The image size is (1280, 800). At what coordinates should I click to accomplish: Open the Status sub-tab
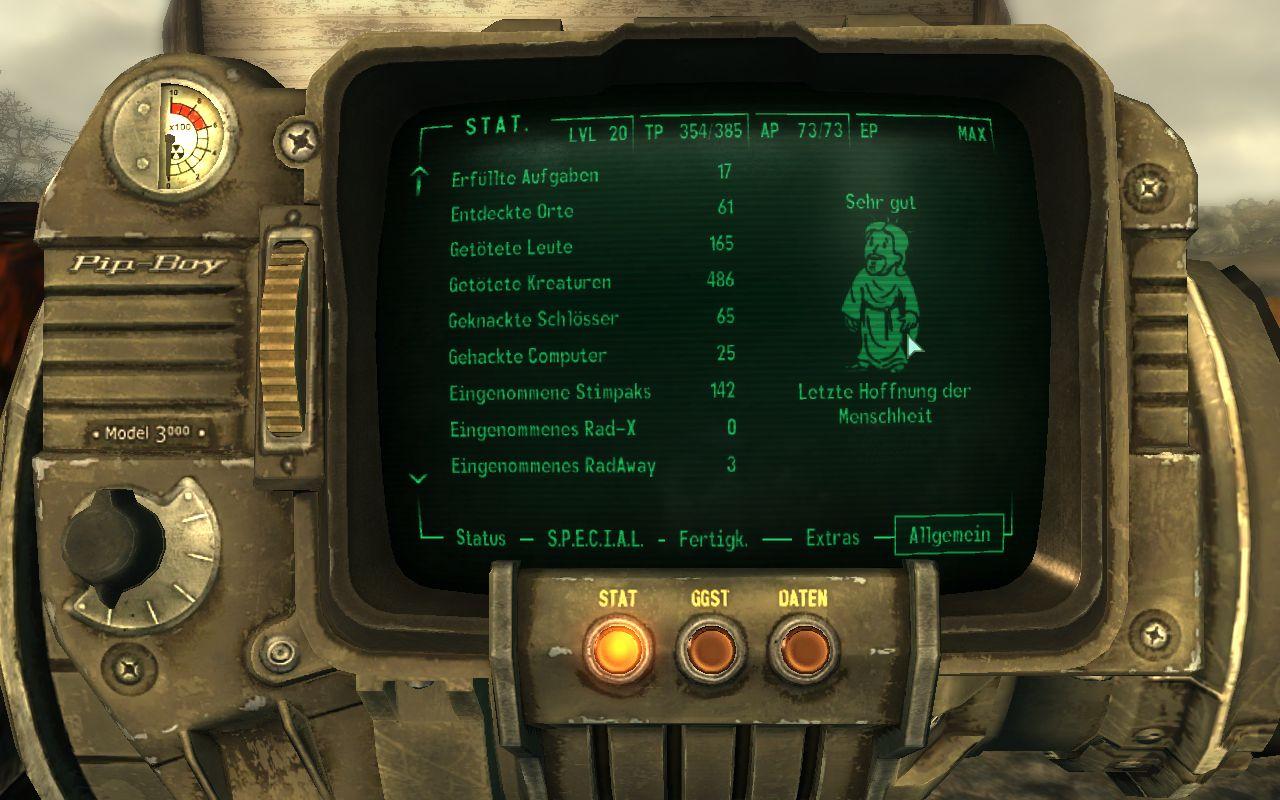coord(480,537)
